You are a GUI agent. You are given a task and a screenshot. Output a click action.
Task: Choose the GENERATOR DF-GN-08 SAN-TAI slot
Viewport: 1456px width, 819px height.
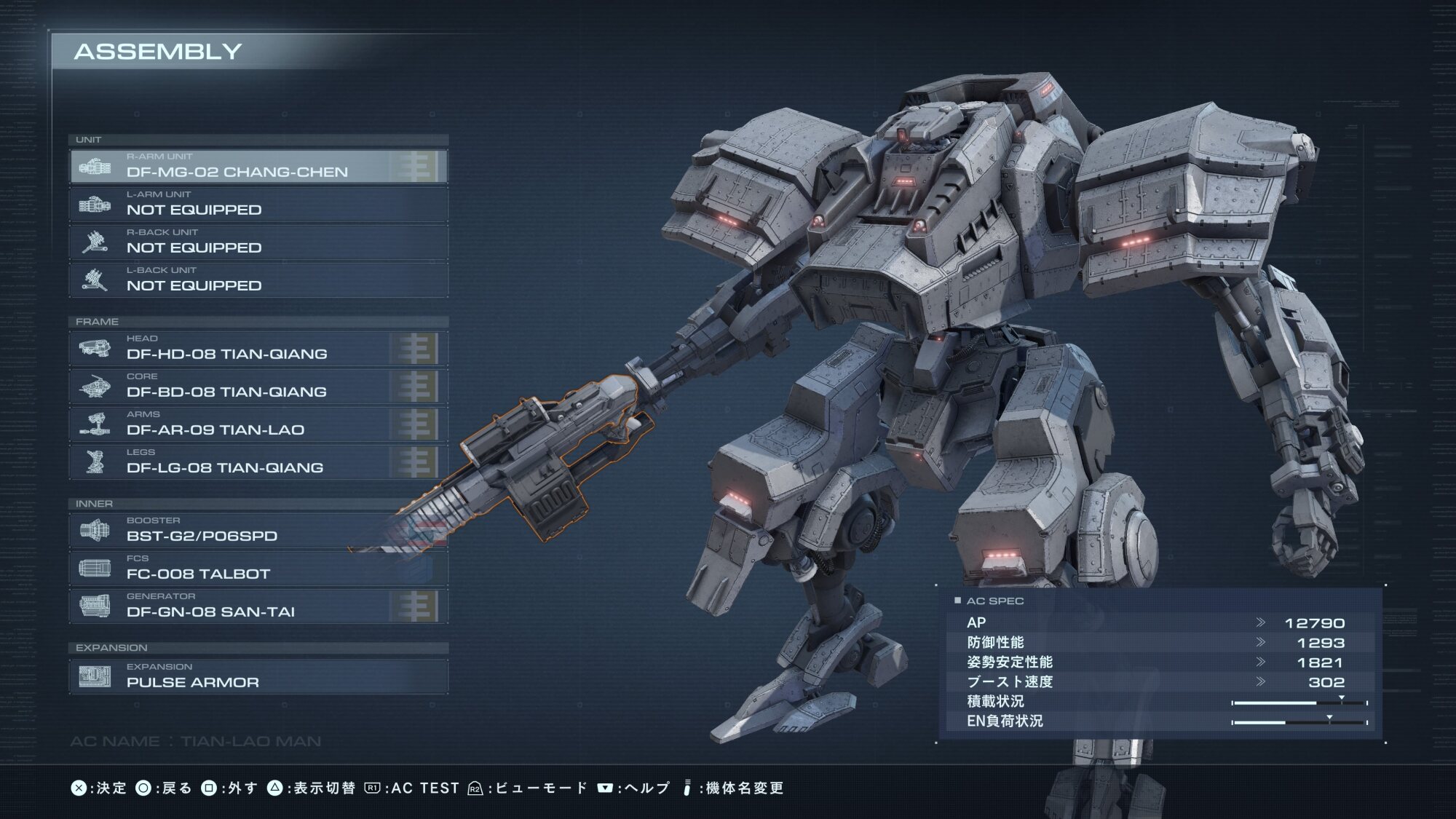pyautogui.click(x=258, y=606)
